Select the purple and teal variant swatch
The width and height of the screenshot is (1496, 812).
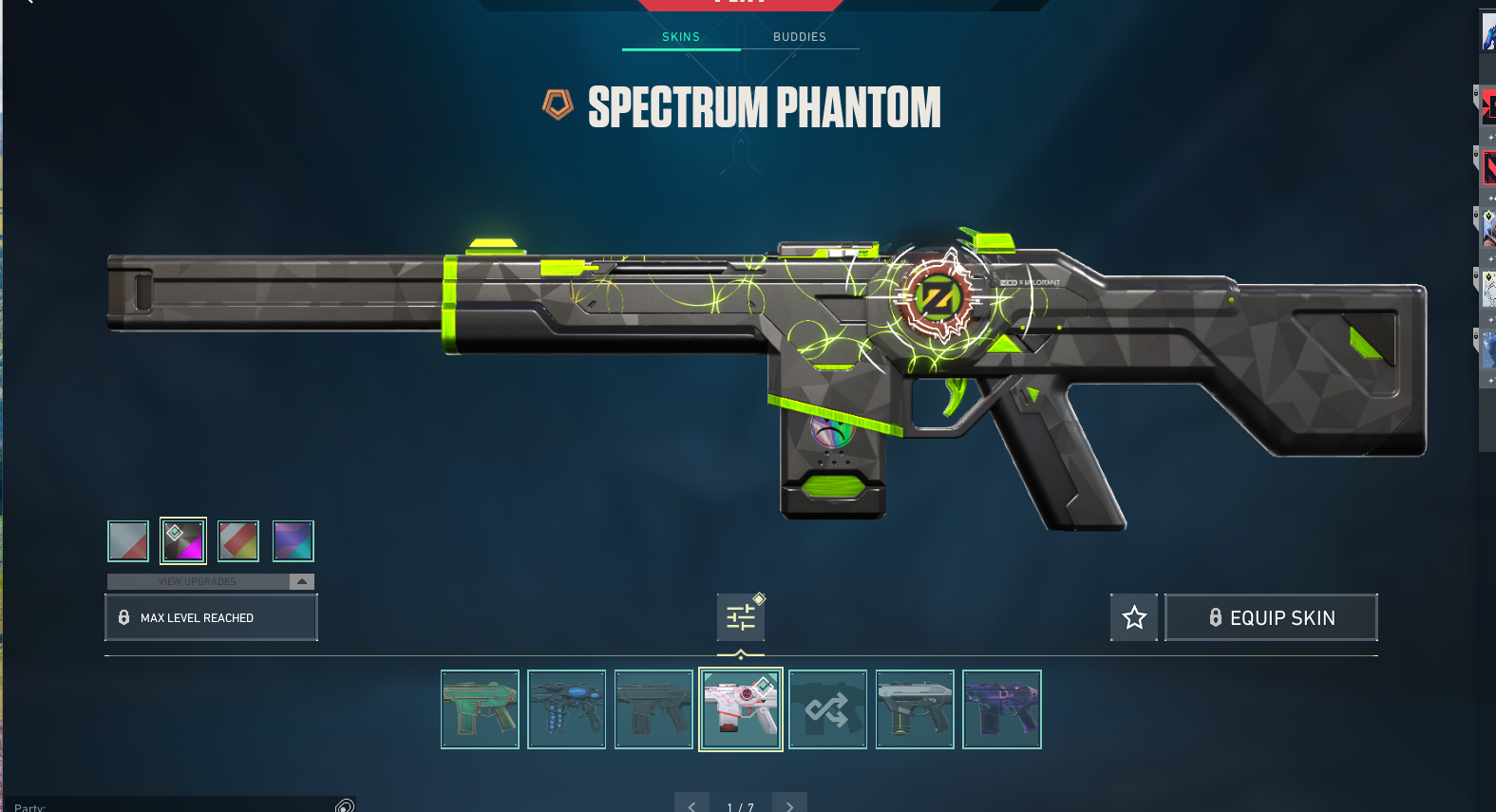click(x=294, y=541)
